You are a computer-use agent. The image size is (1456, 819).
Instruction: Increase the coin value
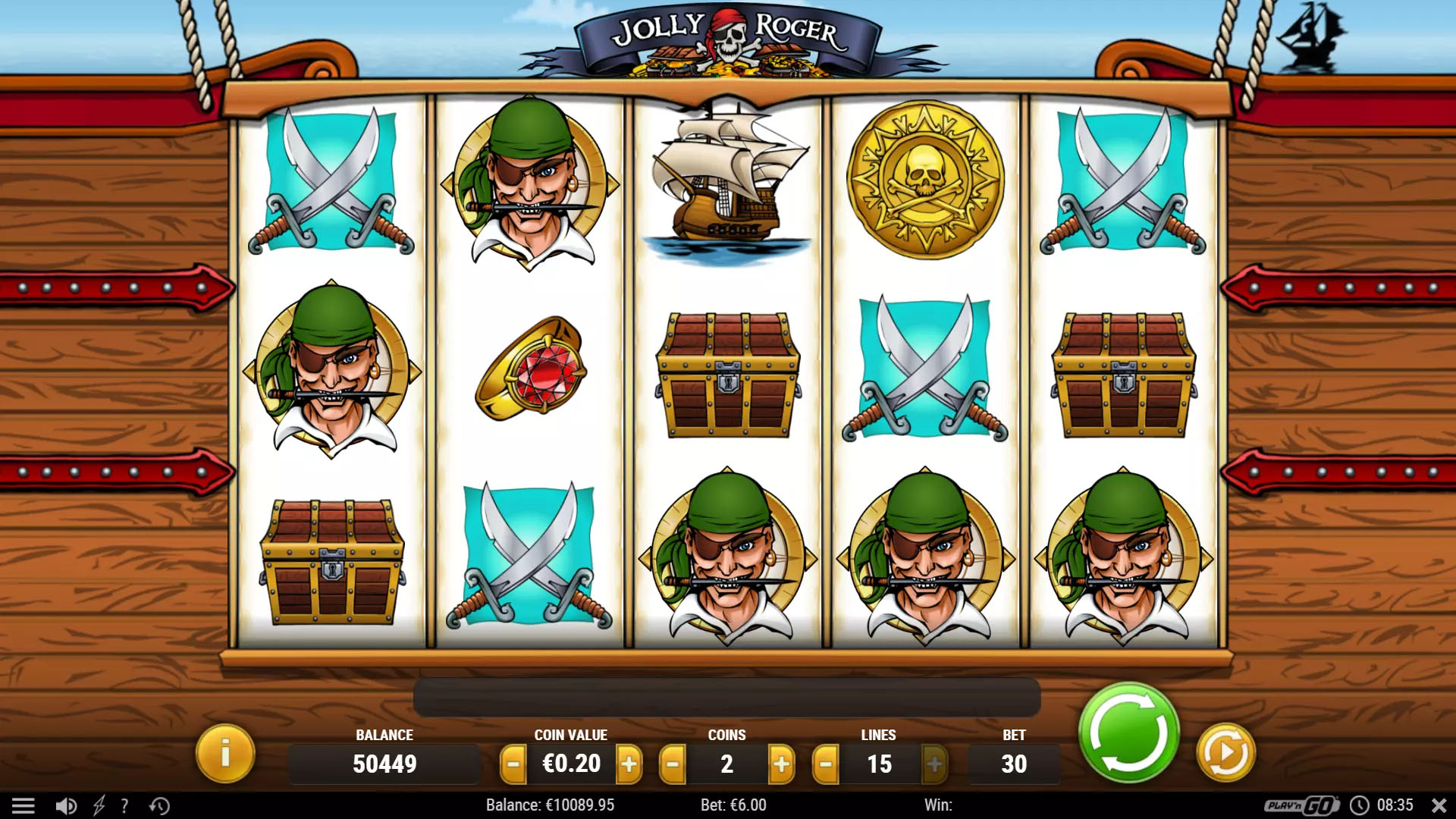click(x=629, y=764)
